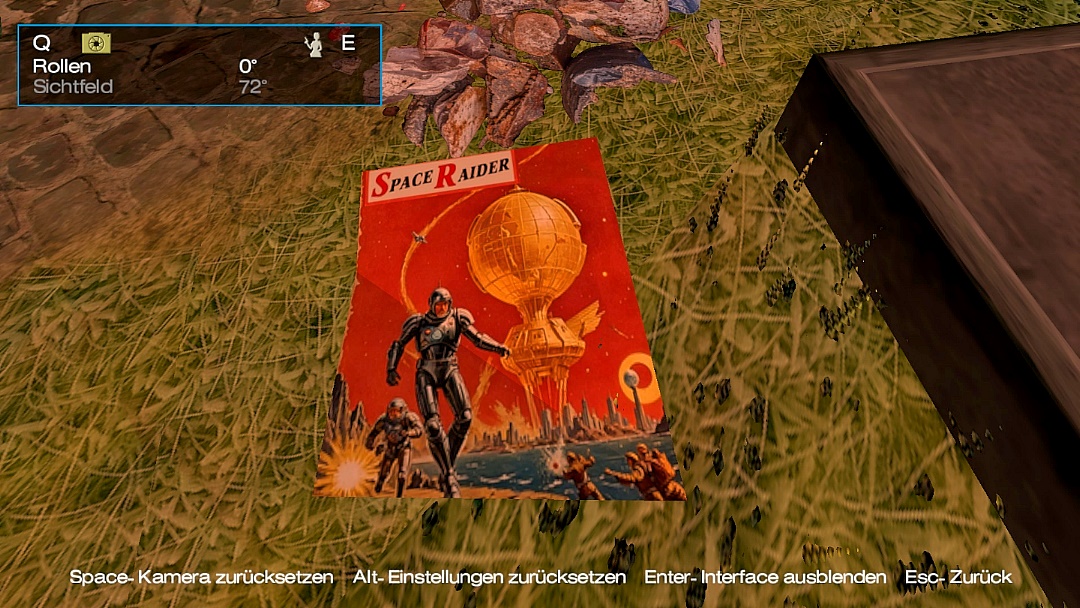Image resolution: width=1080 pixels, height=608 pixels.
Task: Choose the Sichtfeld setting row
Action: (x=150, y=87)
